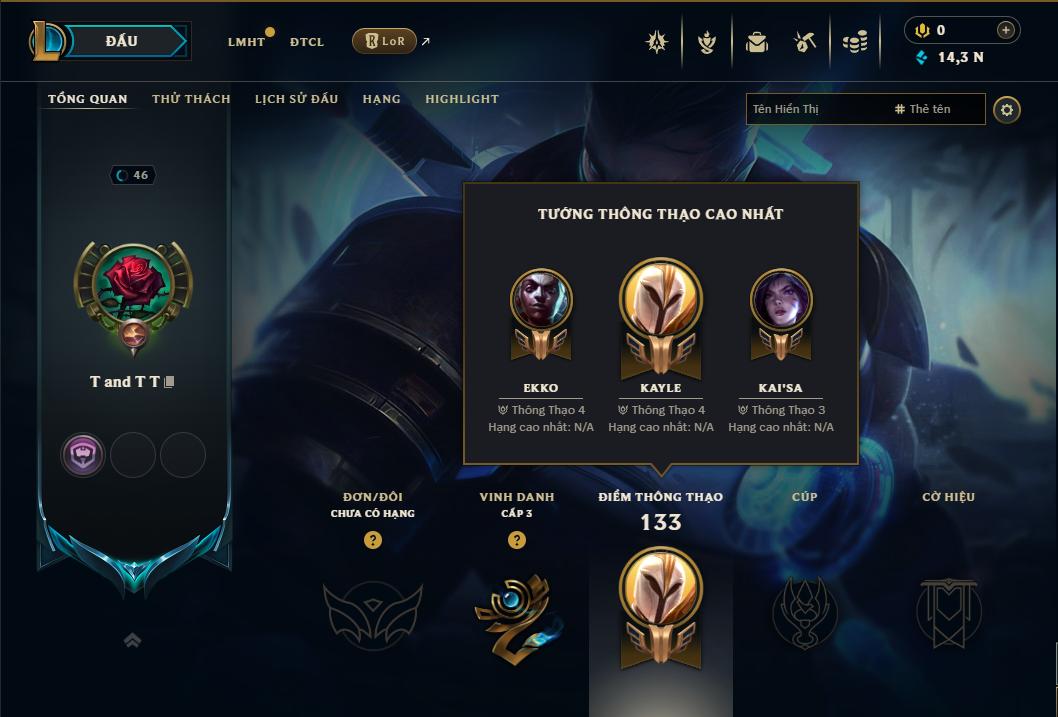Open the HIGHLIGHT tab
This screenshot has width=1058, height=717.
click(x=461, y=99)
